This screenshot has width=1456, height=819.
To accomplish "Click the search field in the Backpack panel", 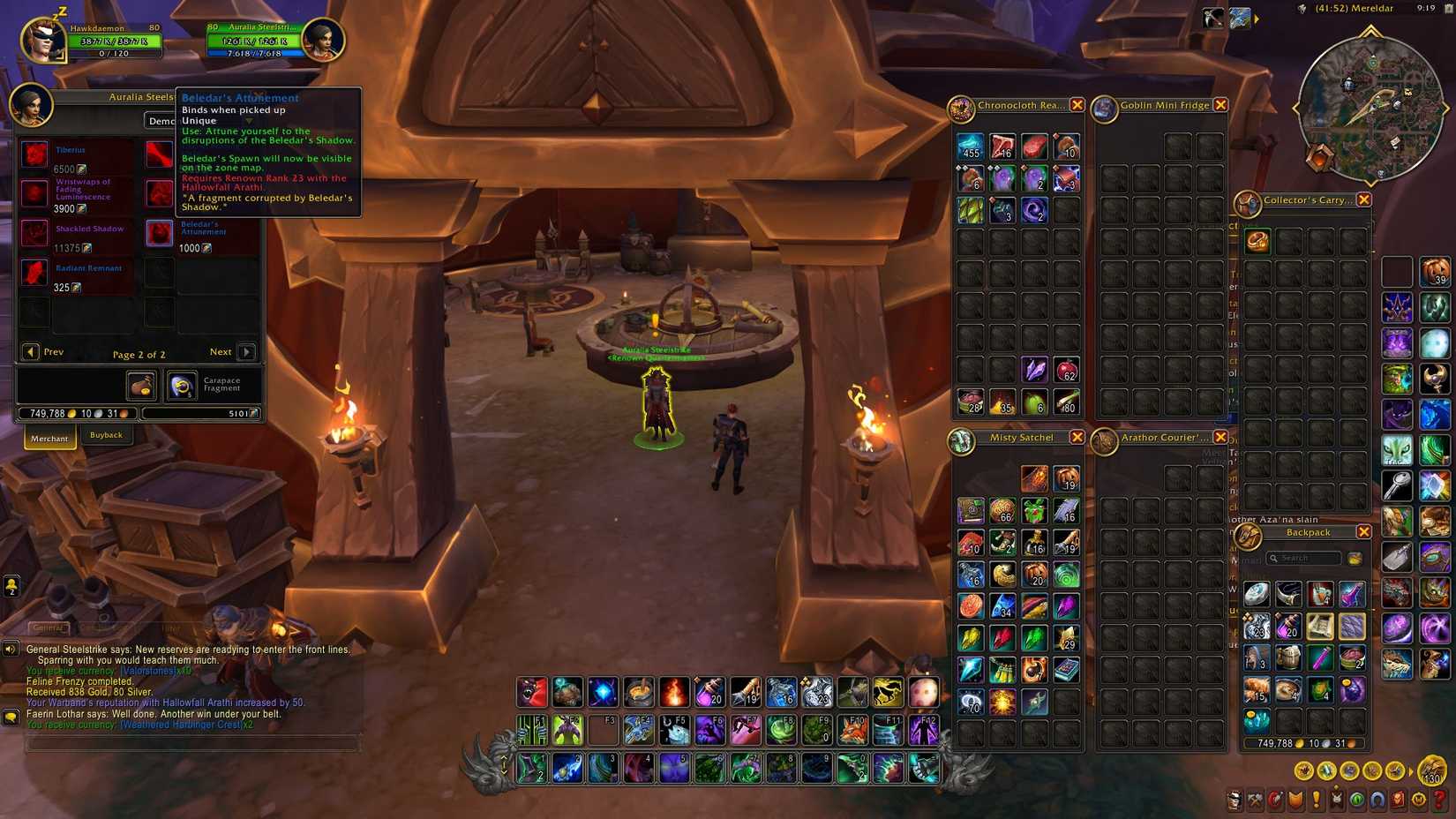I will (x=1304, y=558).
